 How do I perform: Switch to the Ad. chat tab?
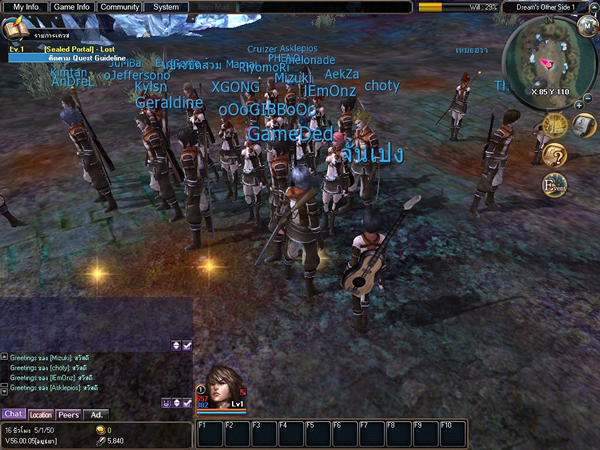coord(96,414)
